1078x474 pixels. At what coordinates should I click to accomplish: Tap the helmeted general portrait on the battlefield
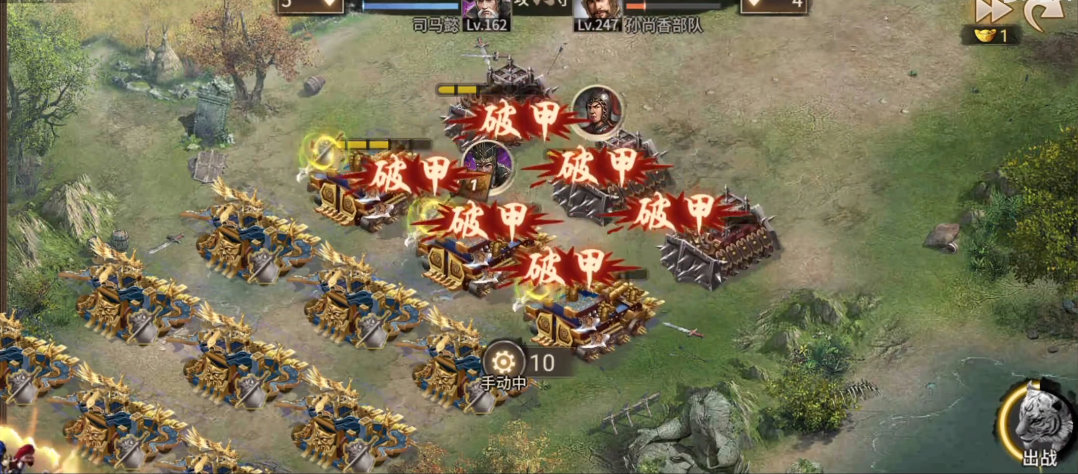[x=597, y=109]
